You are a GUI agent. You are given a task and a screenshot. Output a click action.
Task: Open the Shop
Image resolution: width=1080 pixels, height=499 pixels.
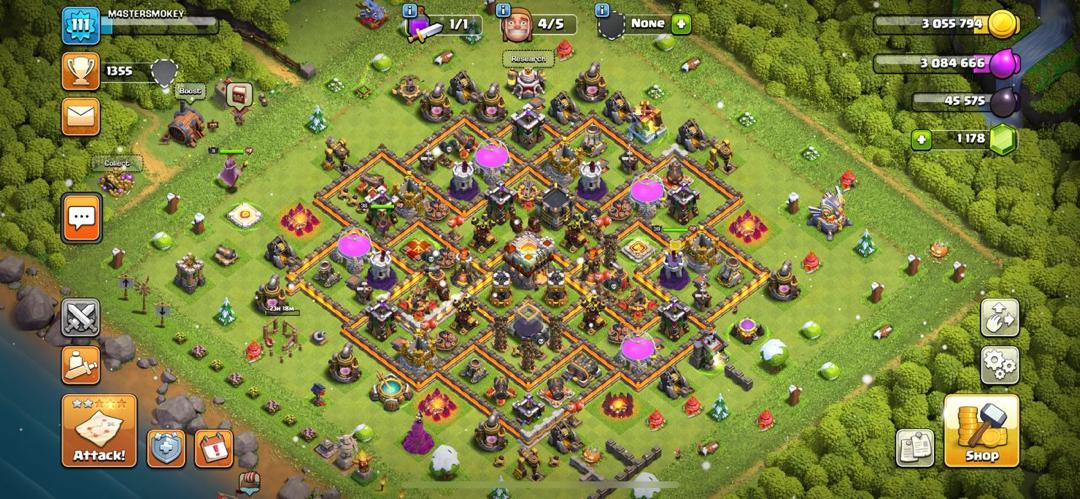tap(981, 430)
